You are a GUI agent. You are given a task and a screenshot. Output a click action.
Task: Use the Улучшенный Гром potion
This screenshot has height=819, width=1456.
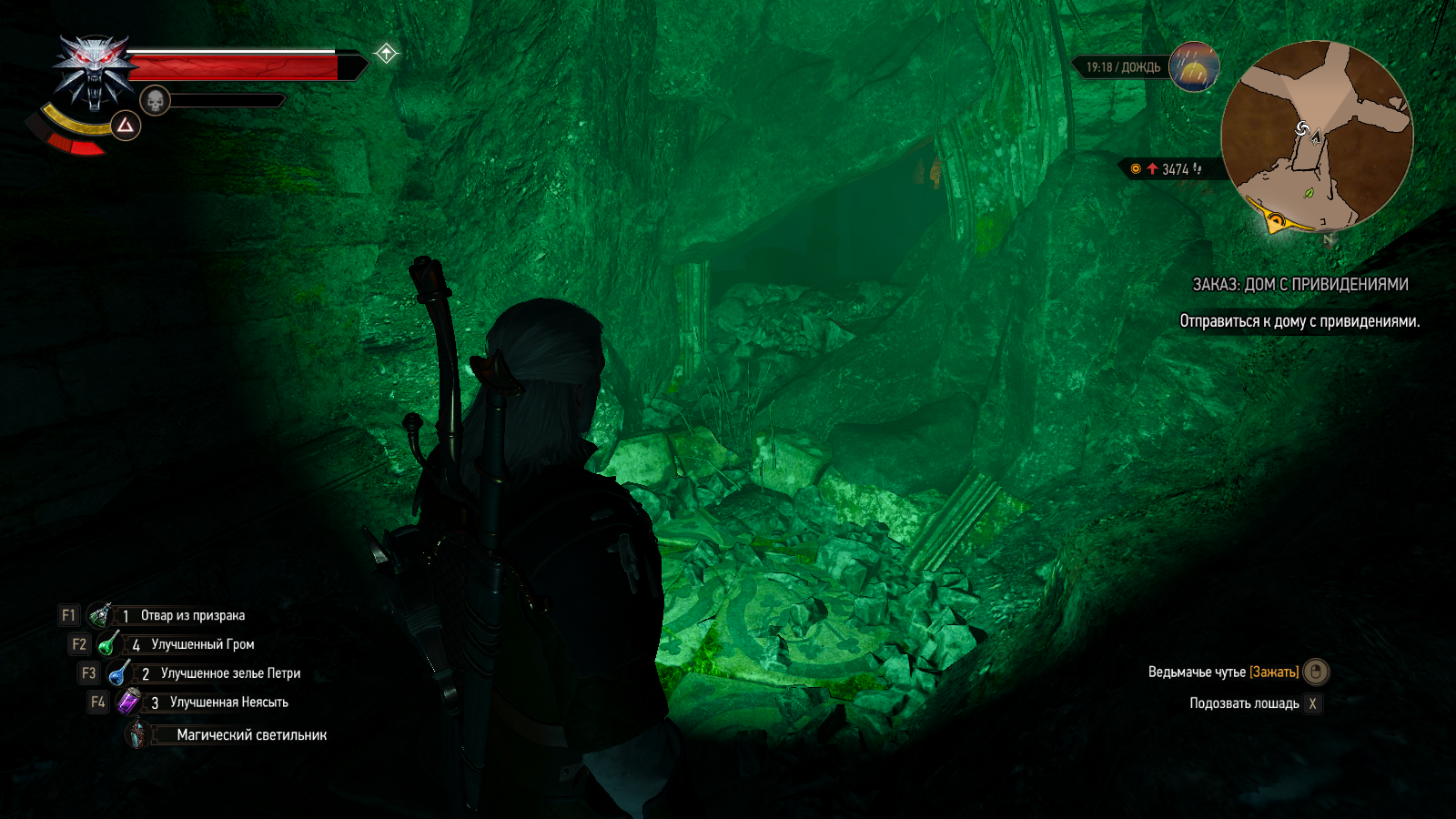click(109, 644)
